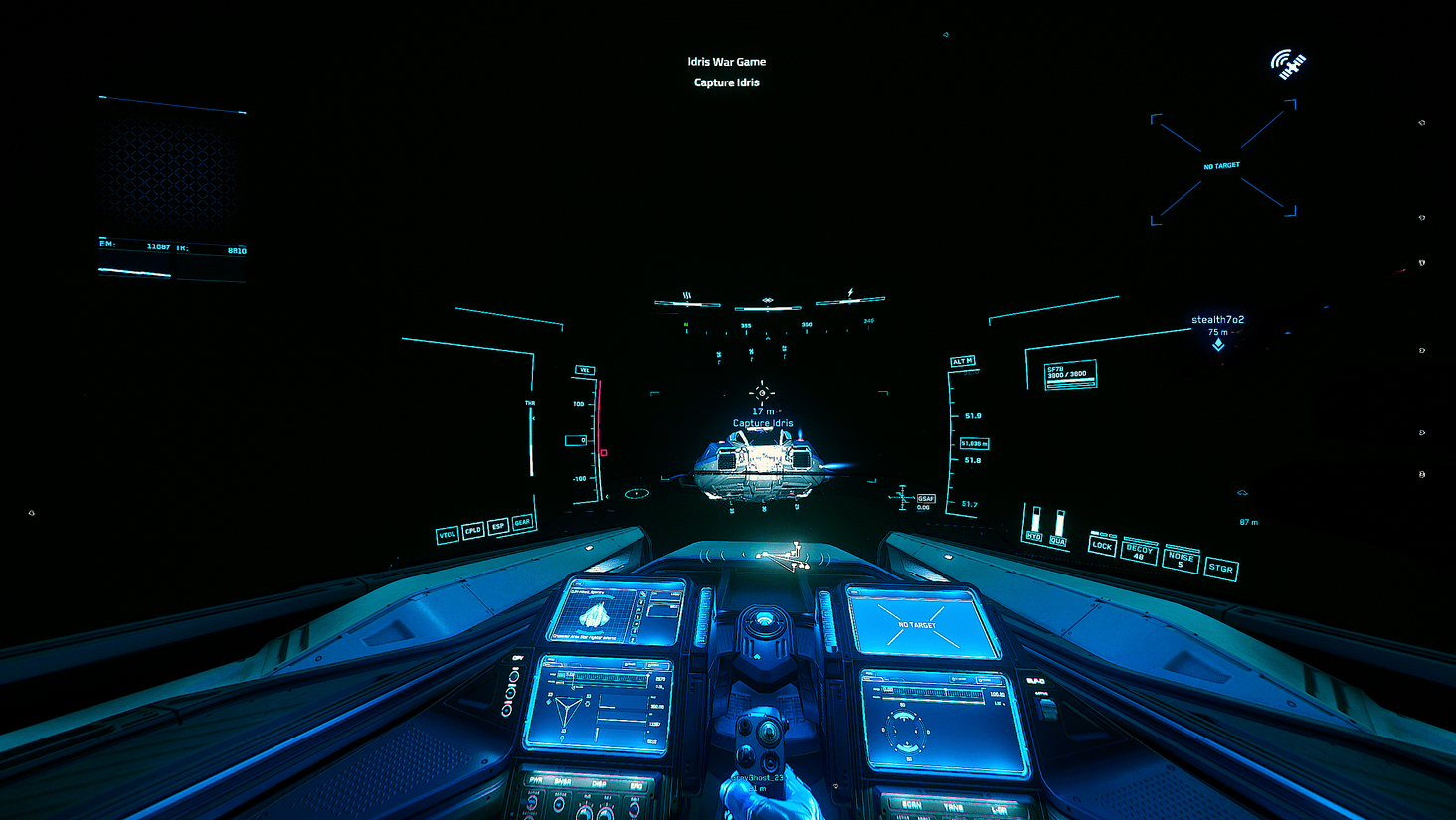Toggle the GEAR landing gear indicator
This screenshot has height=820, width=1456.
(522, 522)
